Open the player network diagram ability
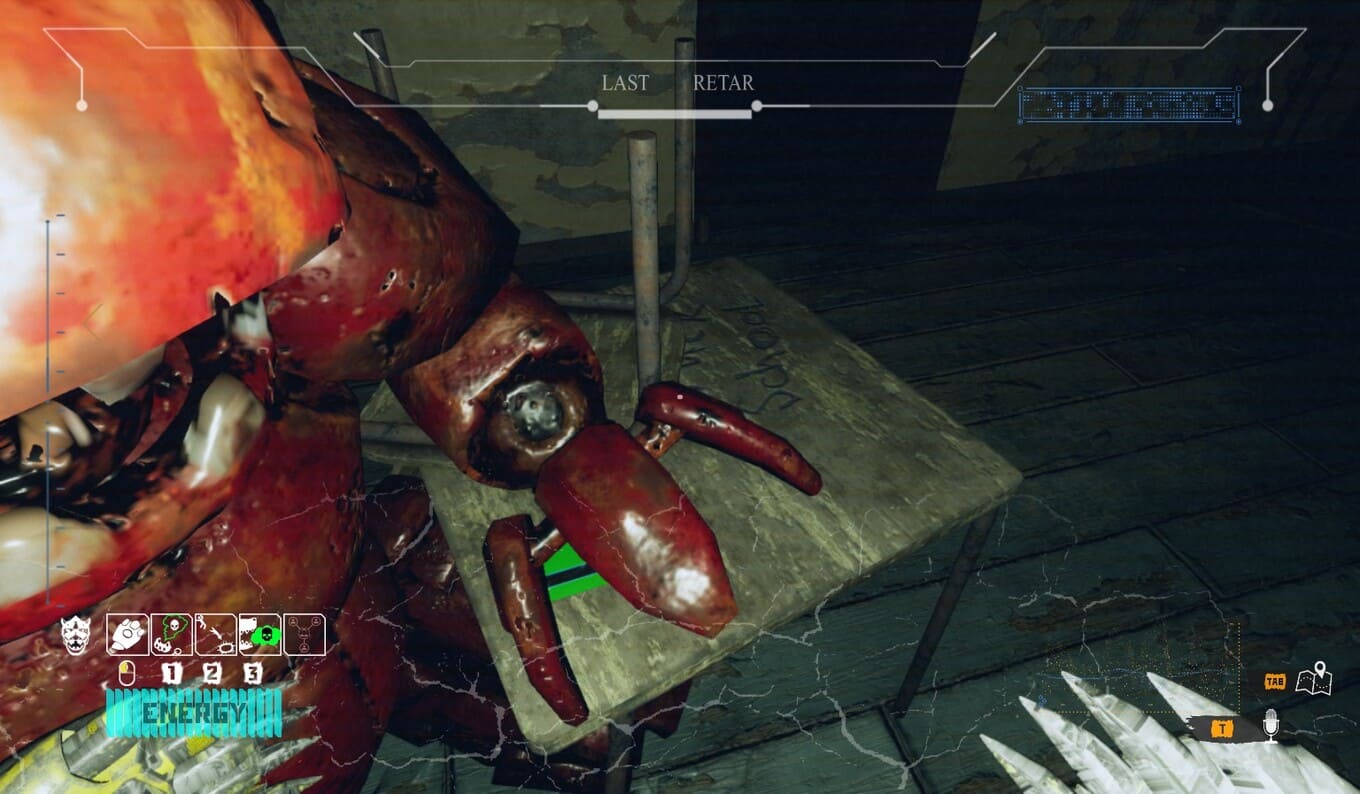The image size is (1360, 794). 304,634
